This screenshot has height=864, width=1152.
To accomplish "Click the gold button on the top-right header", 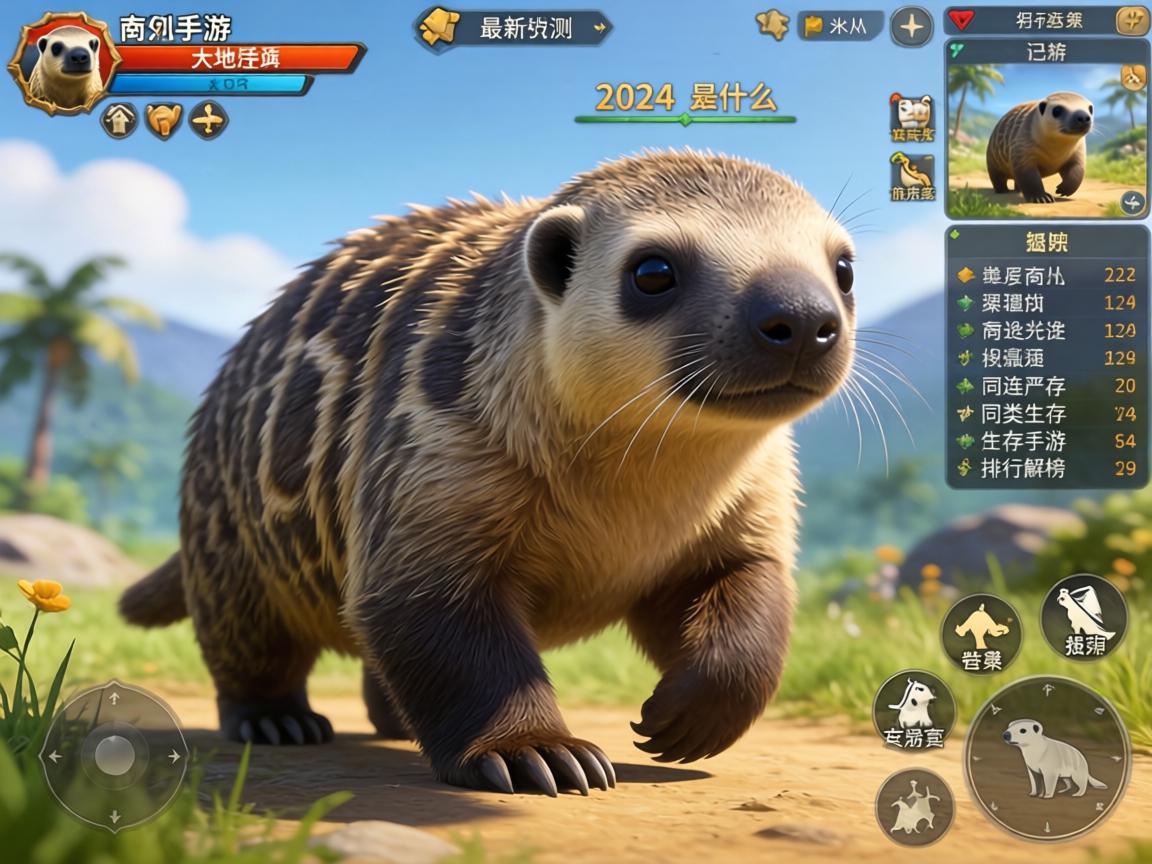I will click(1132, 20).
